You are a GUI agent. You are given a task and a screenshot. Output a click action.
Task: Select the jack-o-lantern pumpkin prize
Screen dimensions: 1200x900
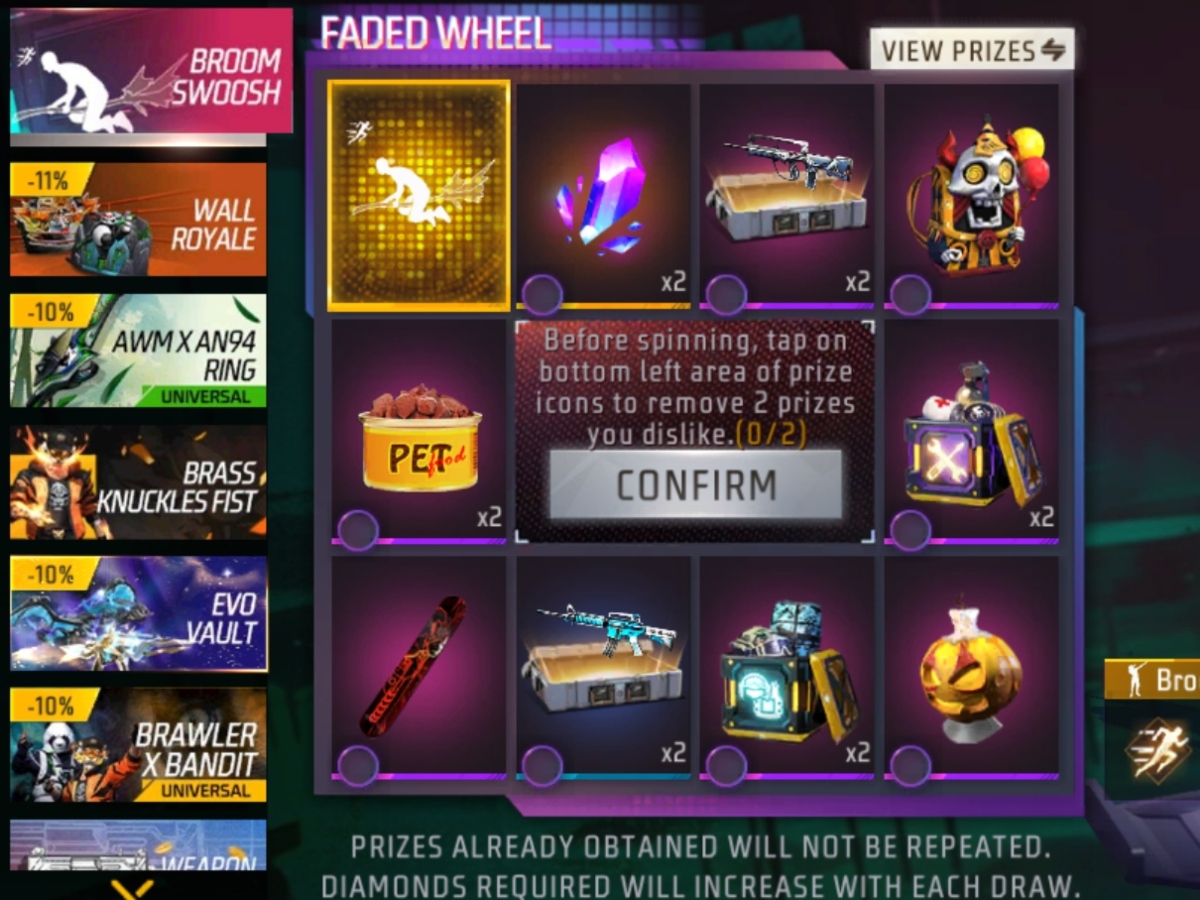coord(972,667)
